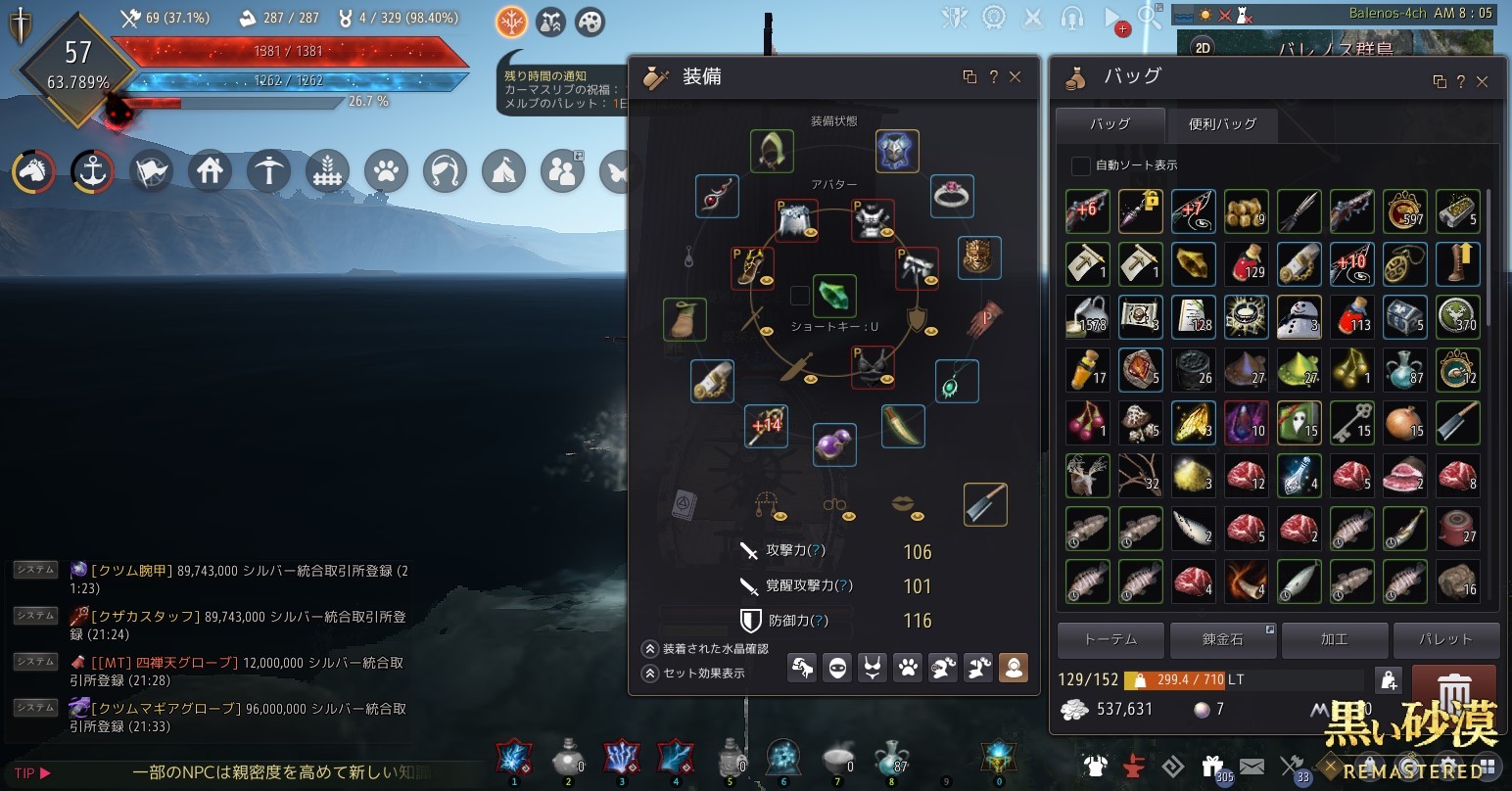Close the 装備 equipment window

point(1016,77)
